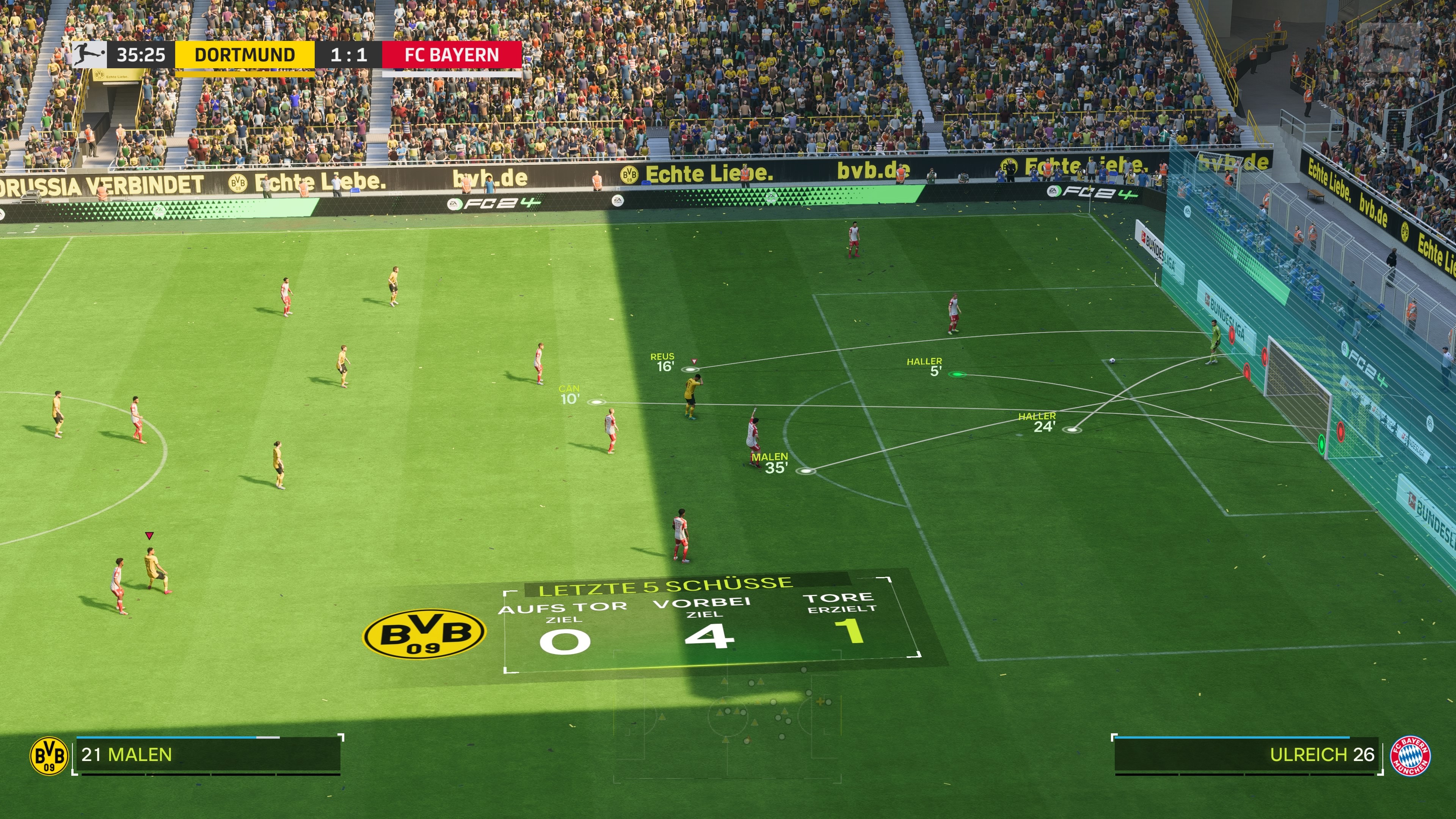
Task: Click the BVB 09 crest beside shot stats
Action: pyautogui.click(x=424, y=634)
